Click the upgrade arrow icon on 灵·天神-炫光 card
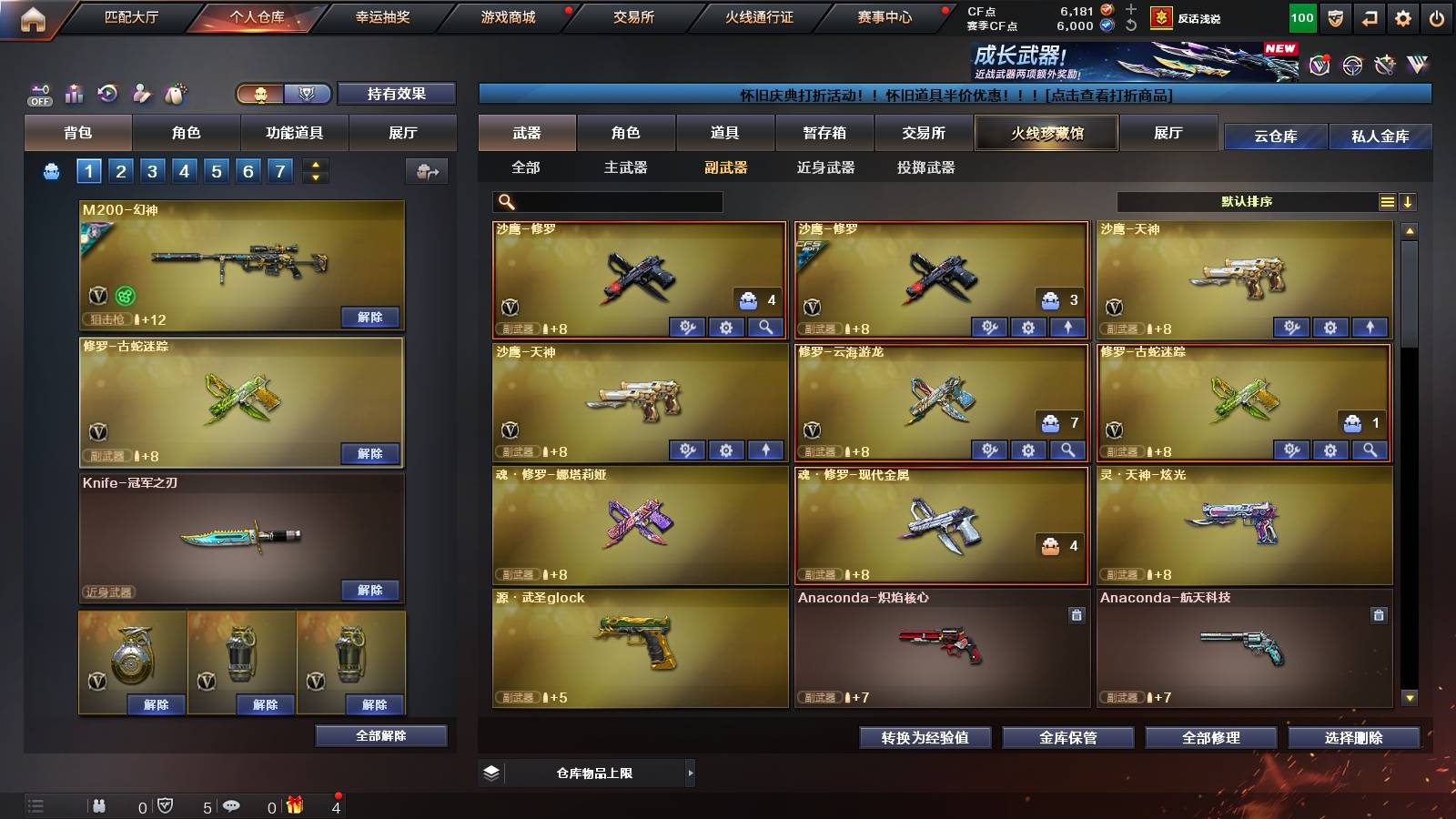Image resolution: width=1456 pixels, height=819 pixels. (x=1368, y=571)
